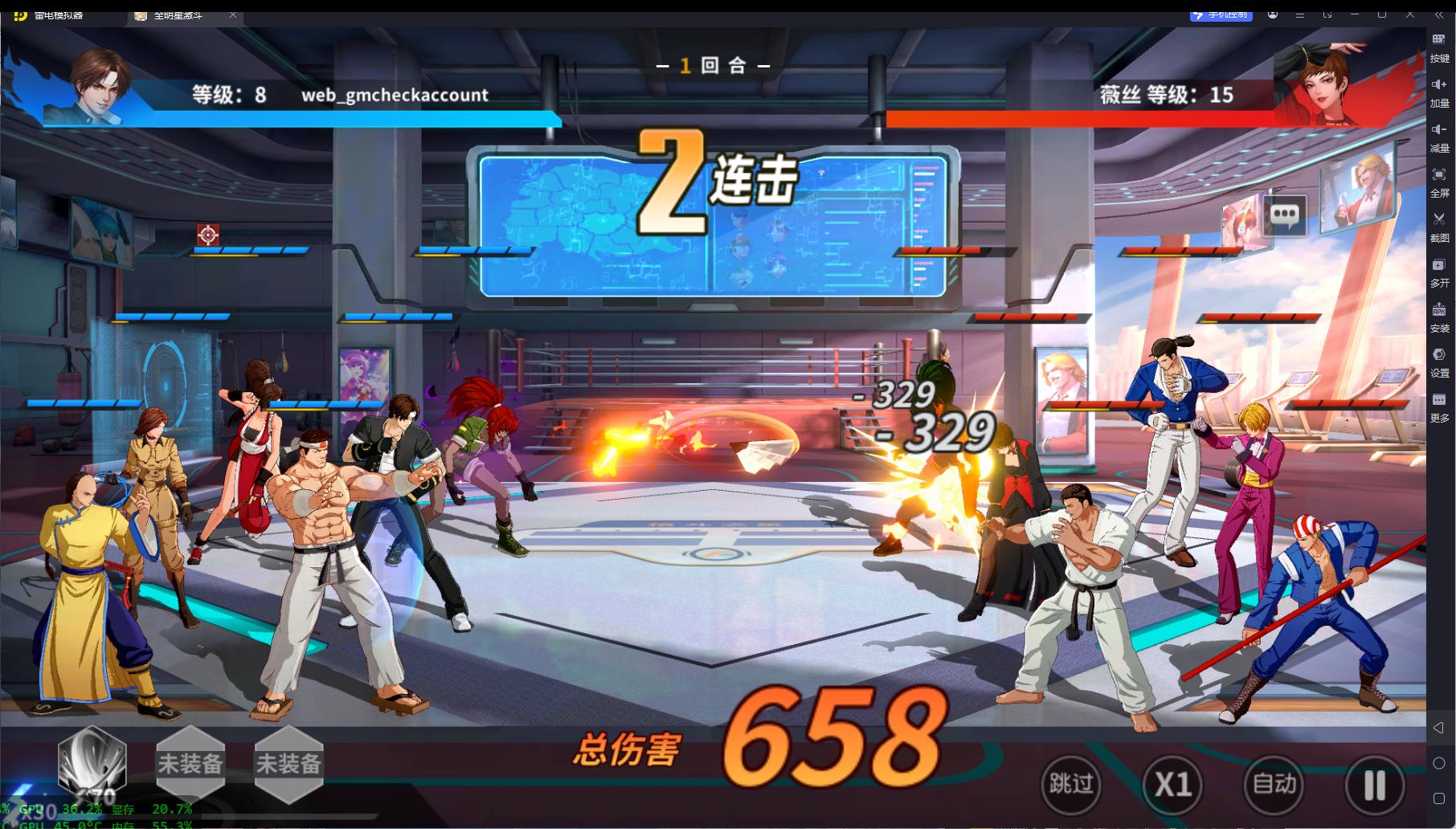
Task: Skip the battle with 跳过 button
Action: (1070, 784)
